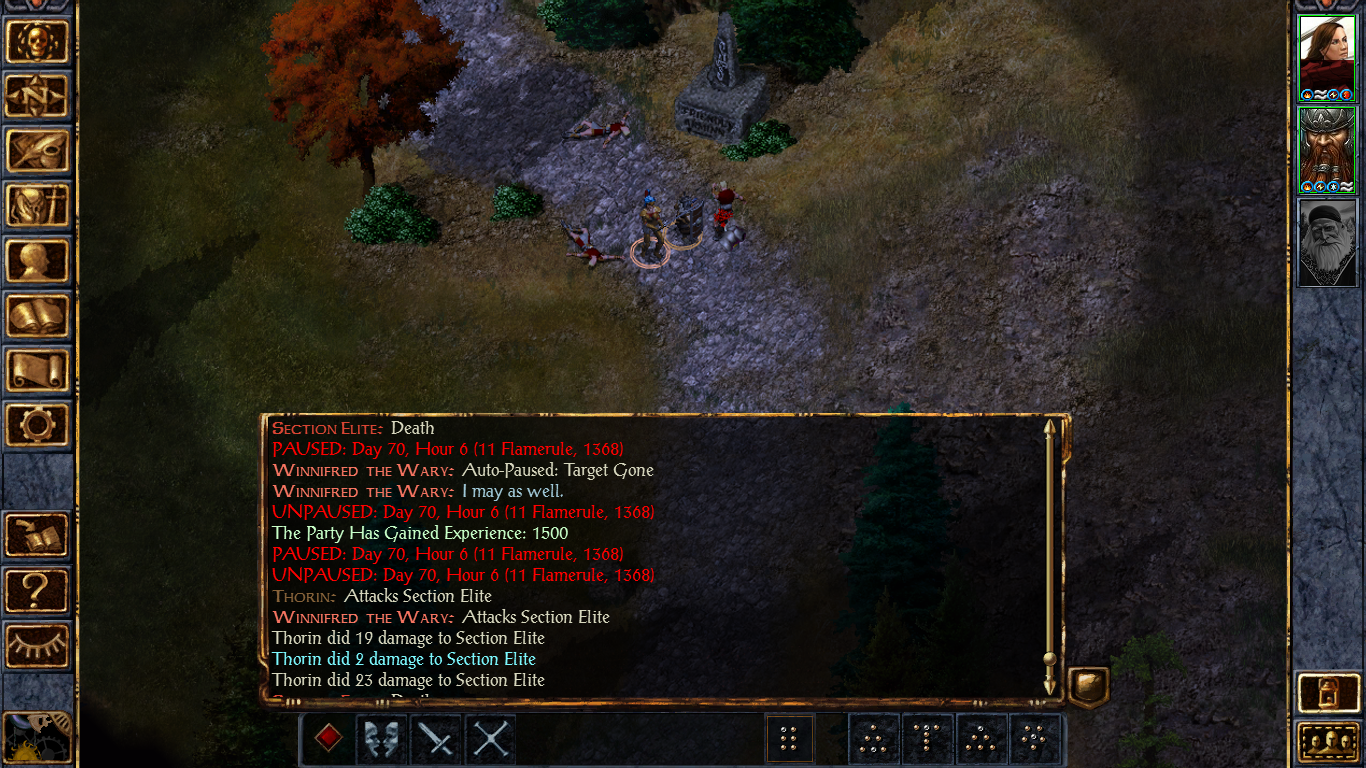This screenshot has width=1366, height=768.
Task: Select the red-hooded woman's portrait
Action: (x=1327, y=58)
